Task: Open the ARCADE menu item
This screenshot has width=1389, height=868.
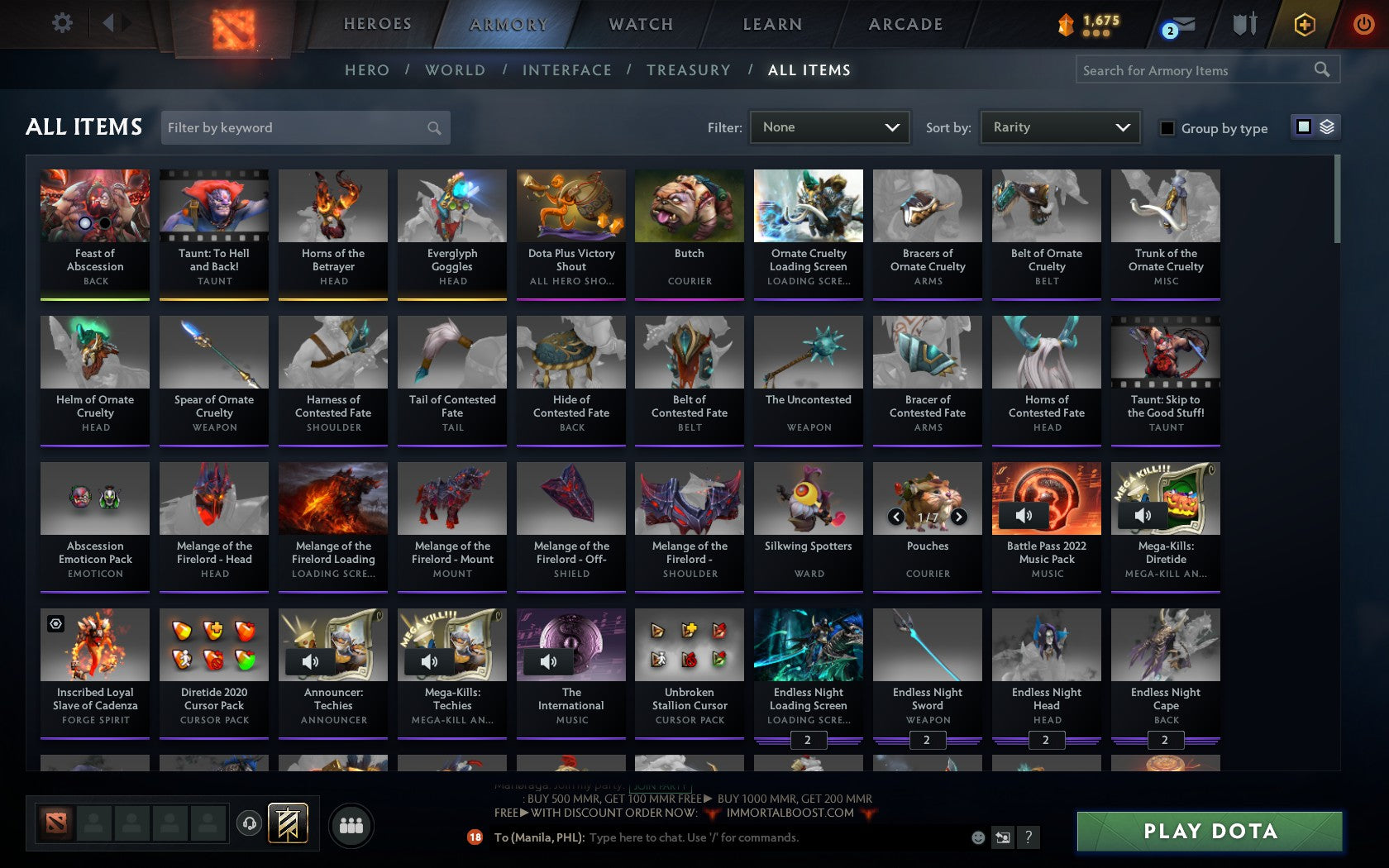Action: pyautogui.click(x=904, y=24)
